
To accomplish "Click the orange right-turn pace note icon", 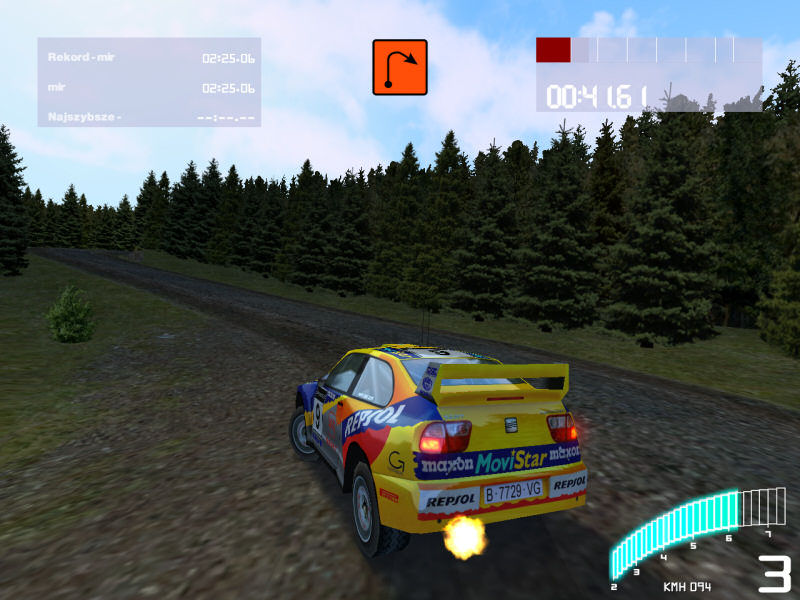I will (x=400, y=67).
